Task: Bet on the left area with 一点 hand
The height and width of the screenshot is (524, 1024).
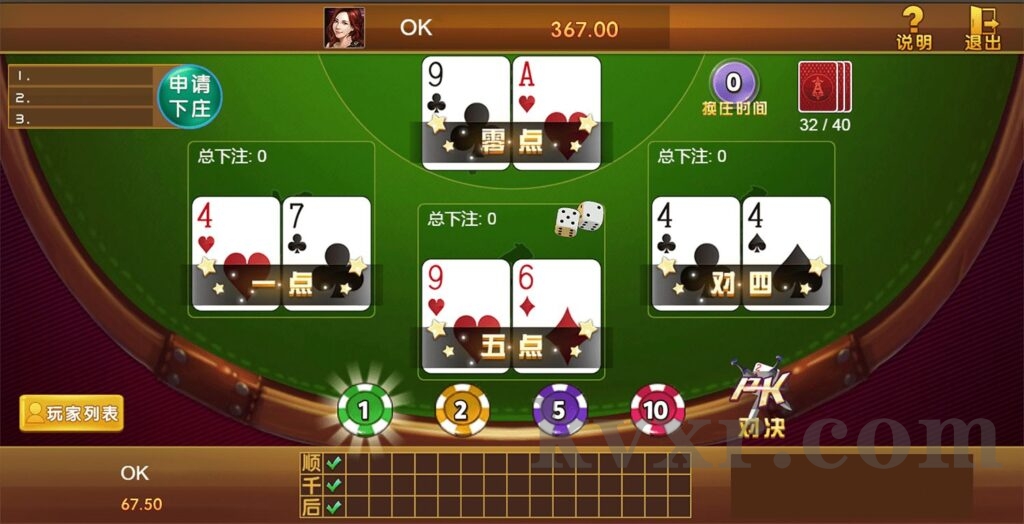Action: [x=281, y=230]
